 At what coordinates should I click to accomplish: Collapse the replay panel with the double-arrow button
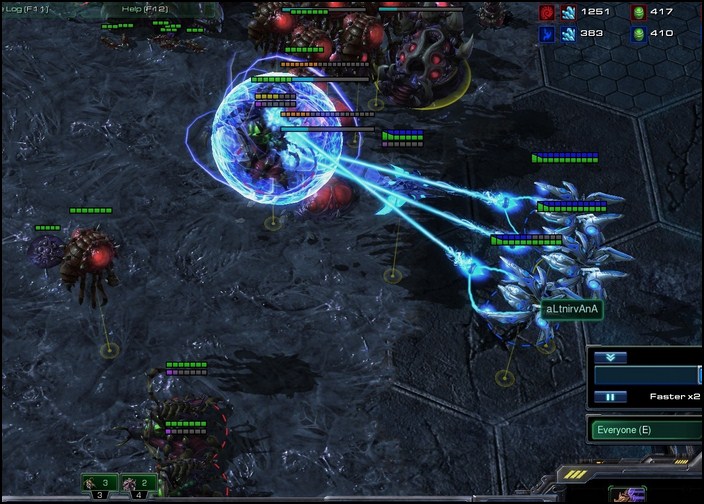point(610,357)
